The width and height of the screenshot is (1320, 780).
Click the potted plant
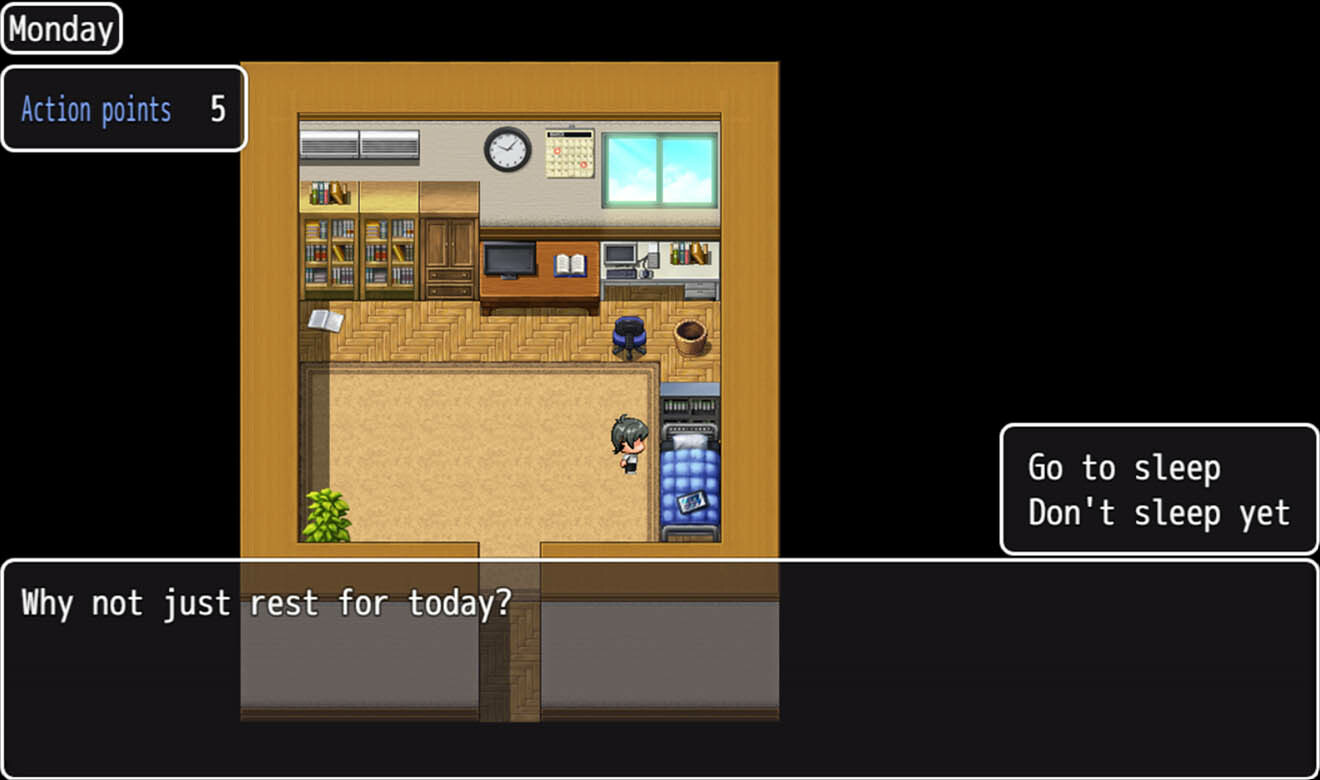pyautogui.click(x=325, y=512)
